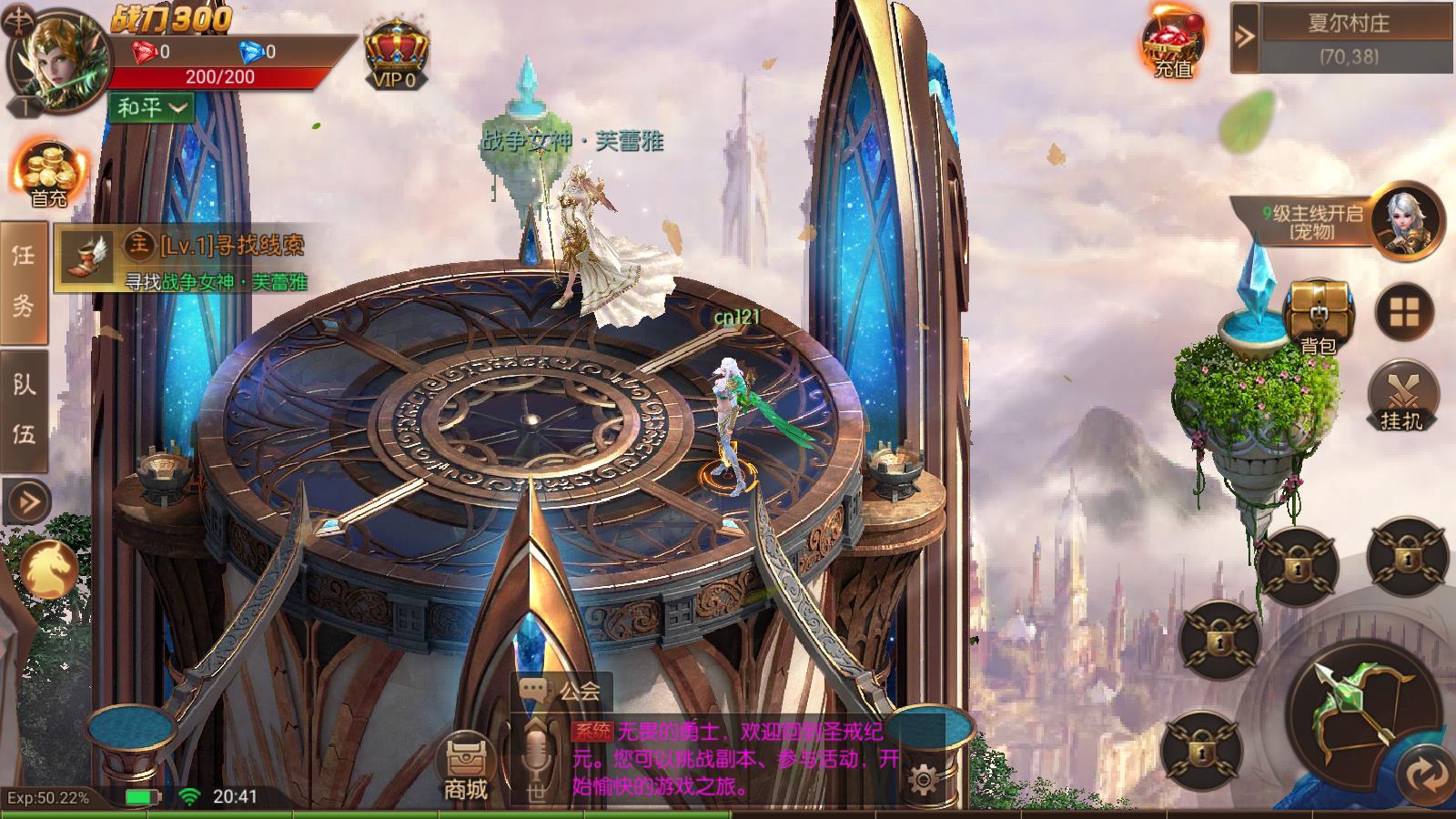
Task: Collapse the 夏尔村庄 map panel arrow
Action: (1244, 36)
